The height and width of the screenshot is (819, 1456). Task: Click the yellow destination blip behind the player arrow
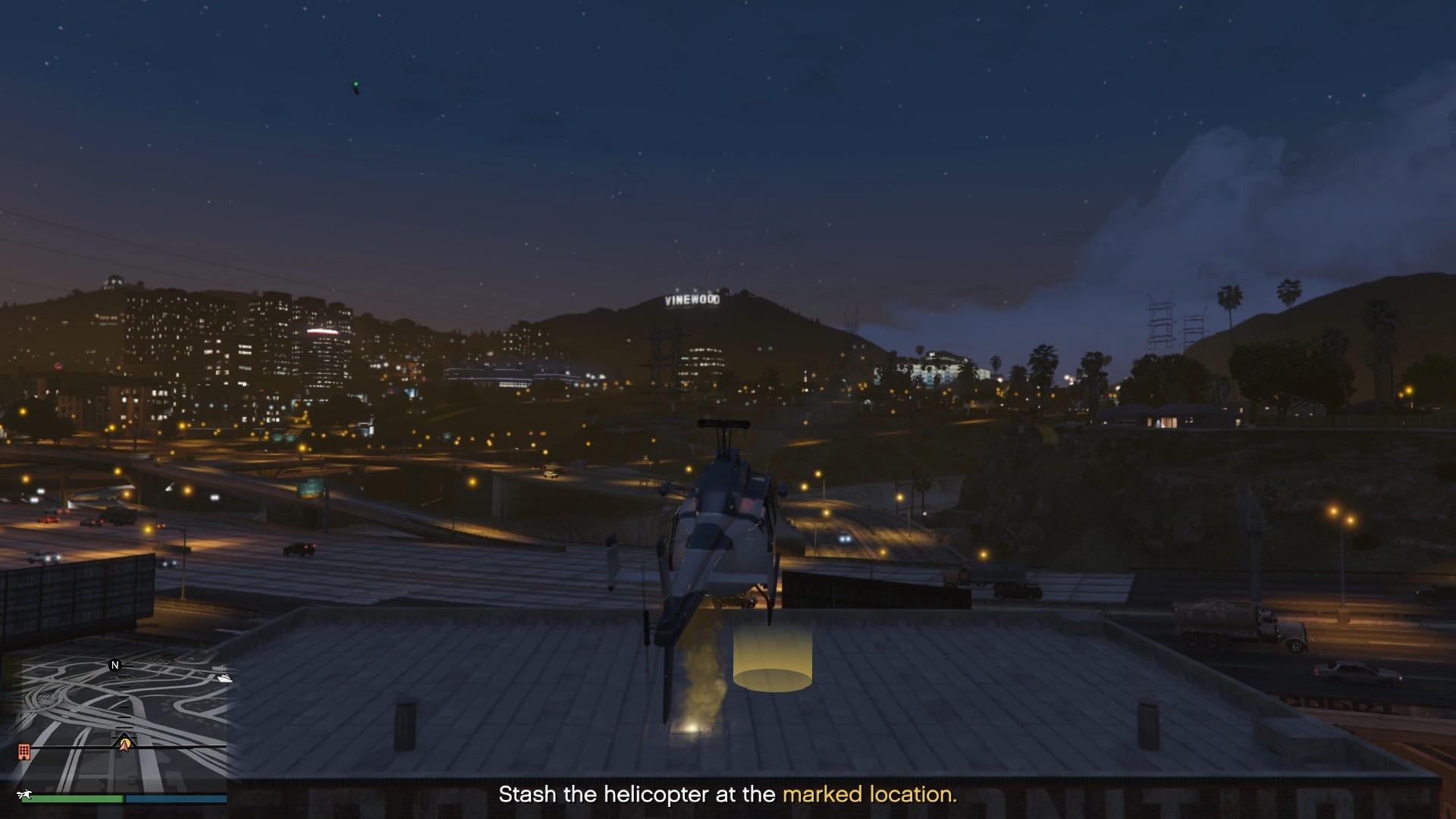[x=127, y=742]
